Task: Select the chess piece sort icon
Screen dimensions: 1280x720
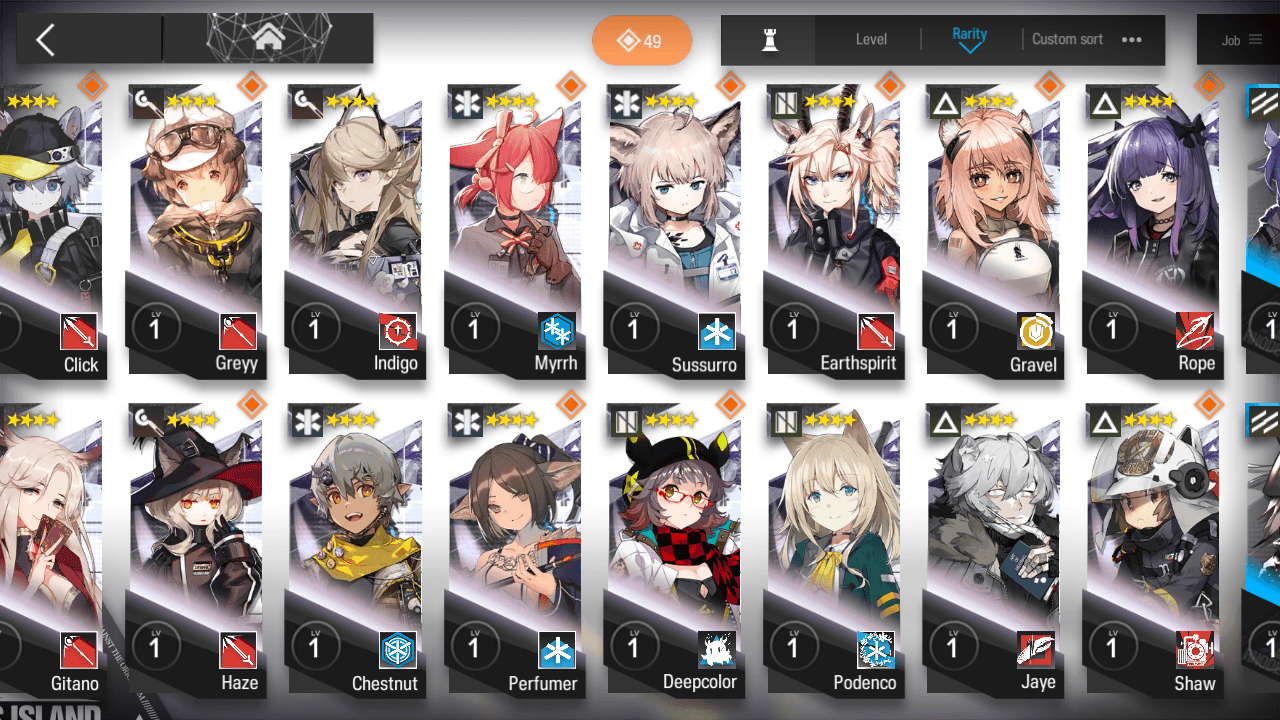Action: click(x=769, y=40)
